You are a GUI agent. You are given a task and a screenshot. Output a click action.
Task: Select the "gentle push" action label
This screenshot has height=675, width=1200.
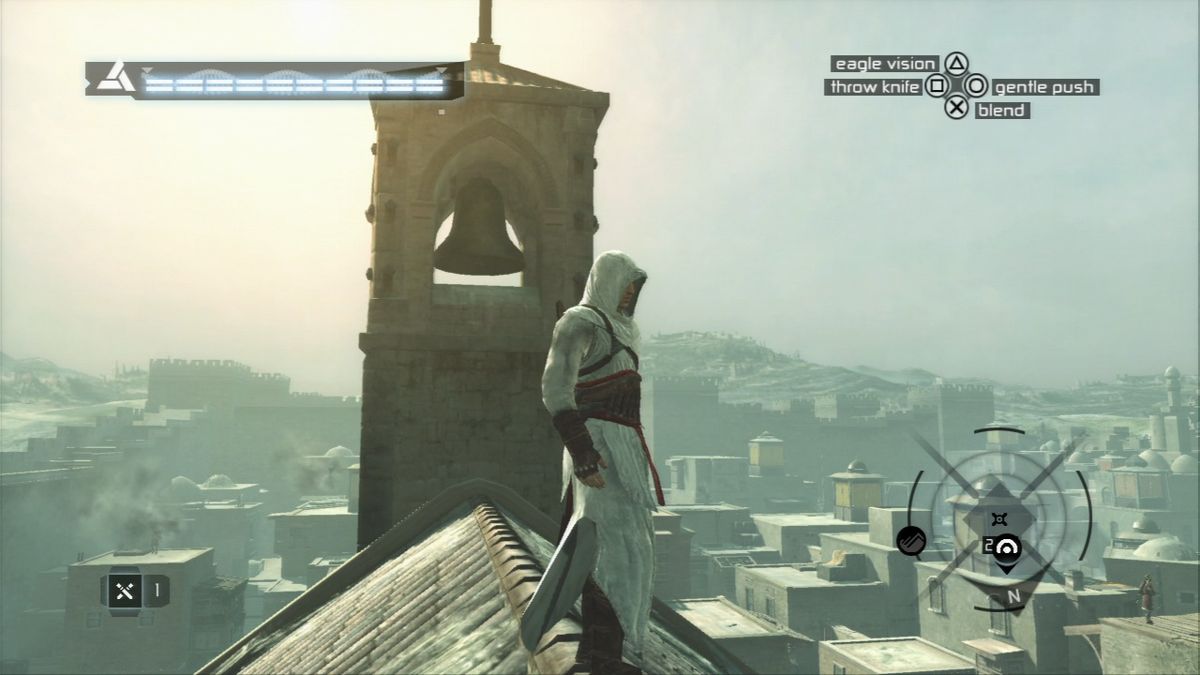click(1044, 87)
